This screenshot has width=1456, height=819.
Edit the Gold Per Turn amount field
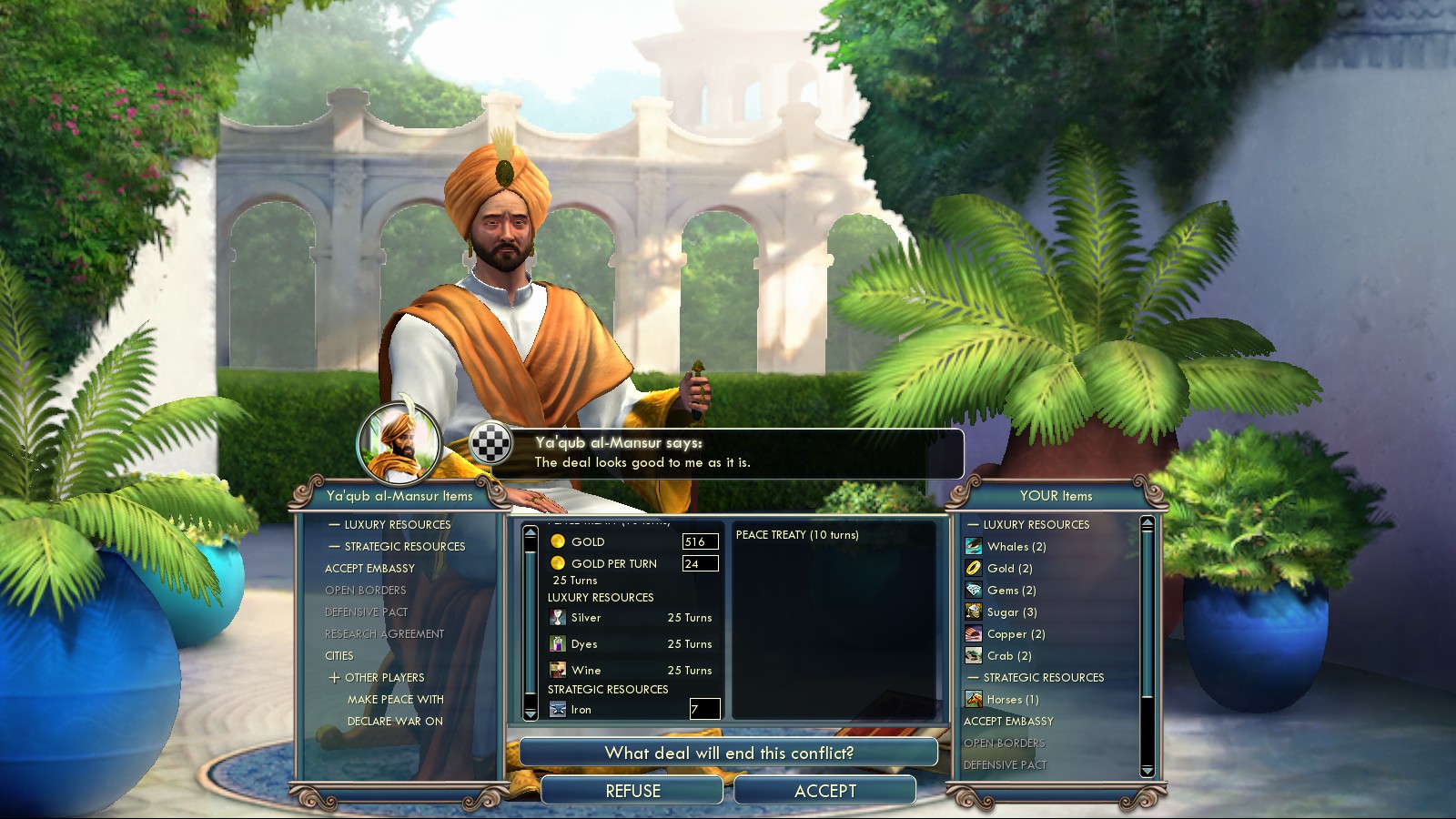[700, 563]
